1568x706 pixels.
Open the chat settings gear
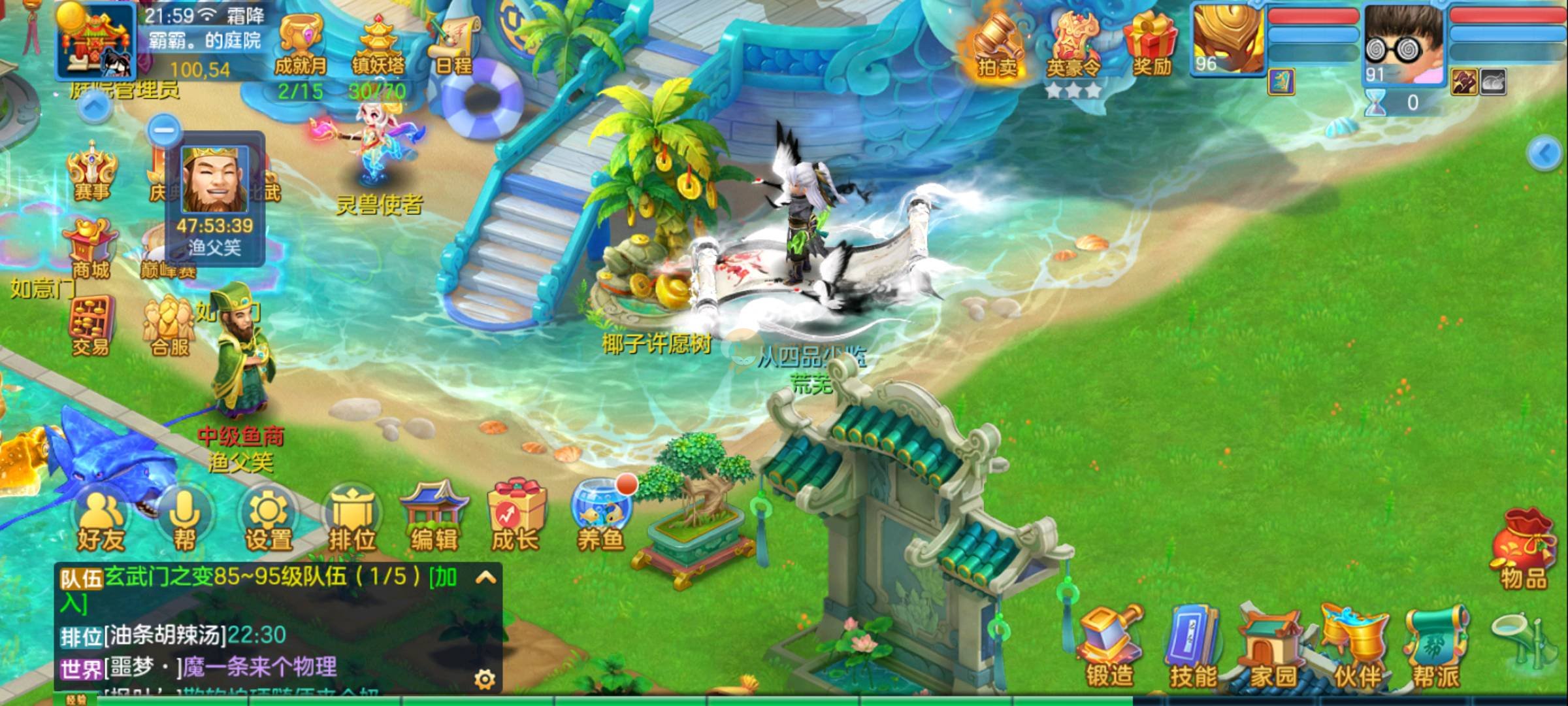click(484, 679)
